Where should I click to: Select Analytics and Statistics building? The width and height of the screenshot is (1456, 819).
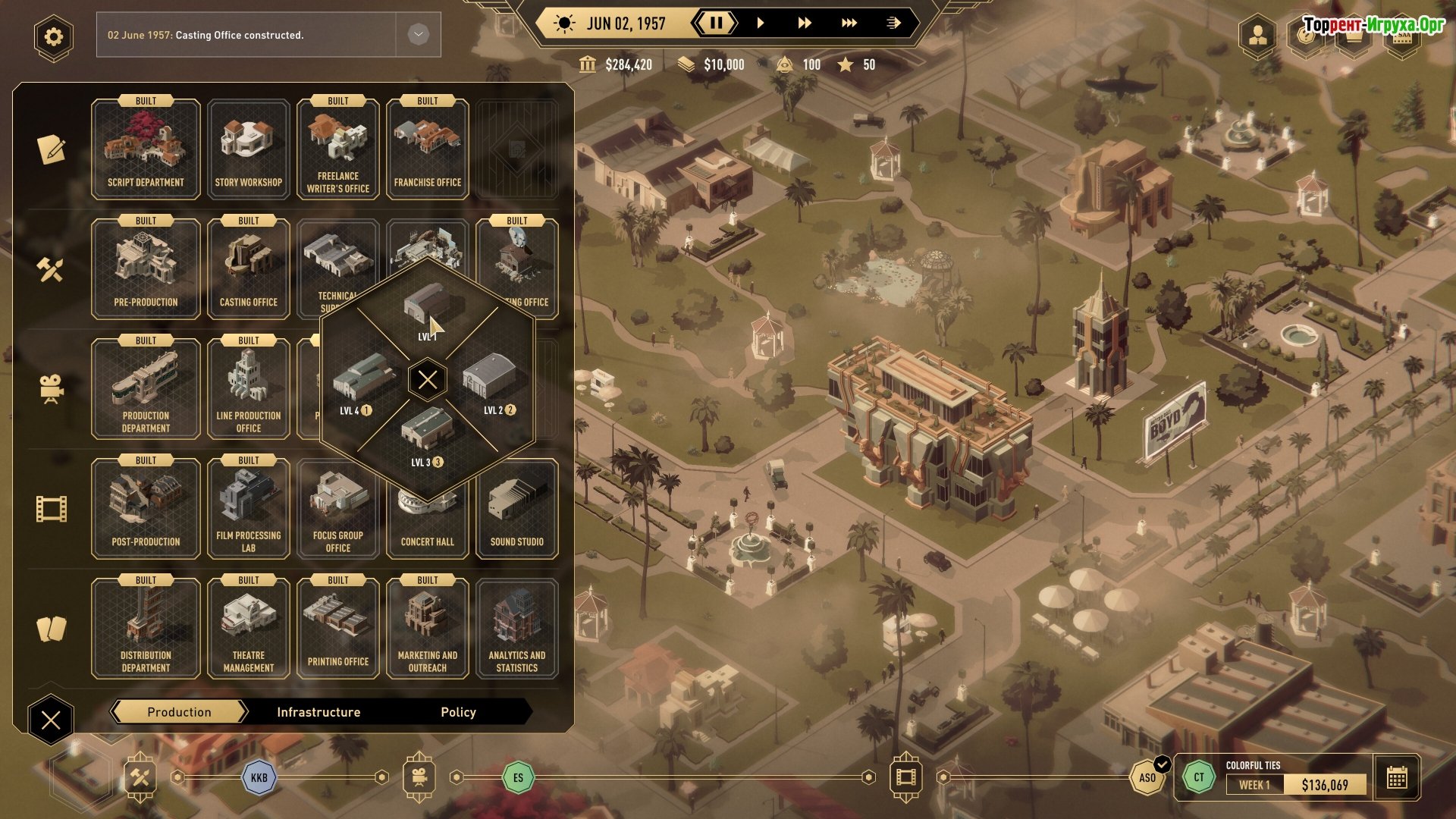click(516, 629)
